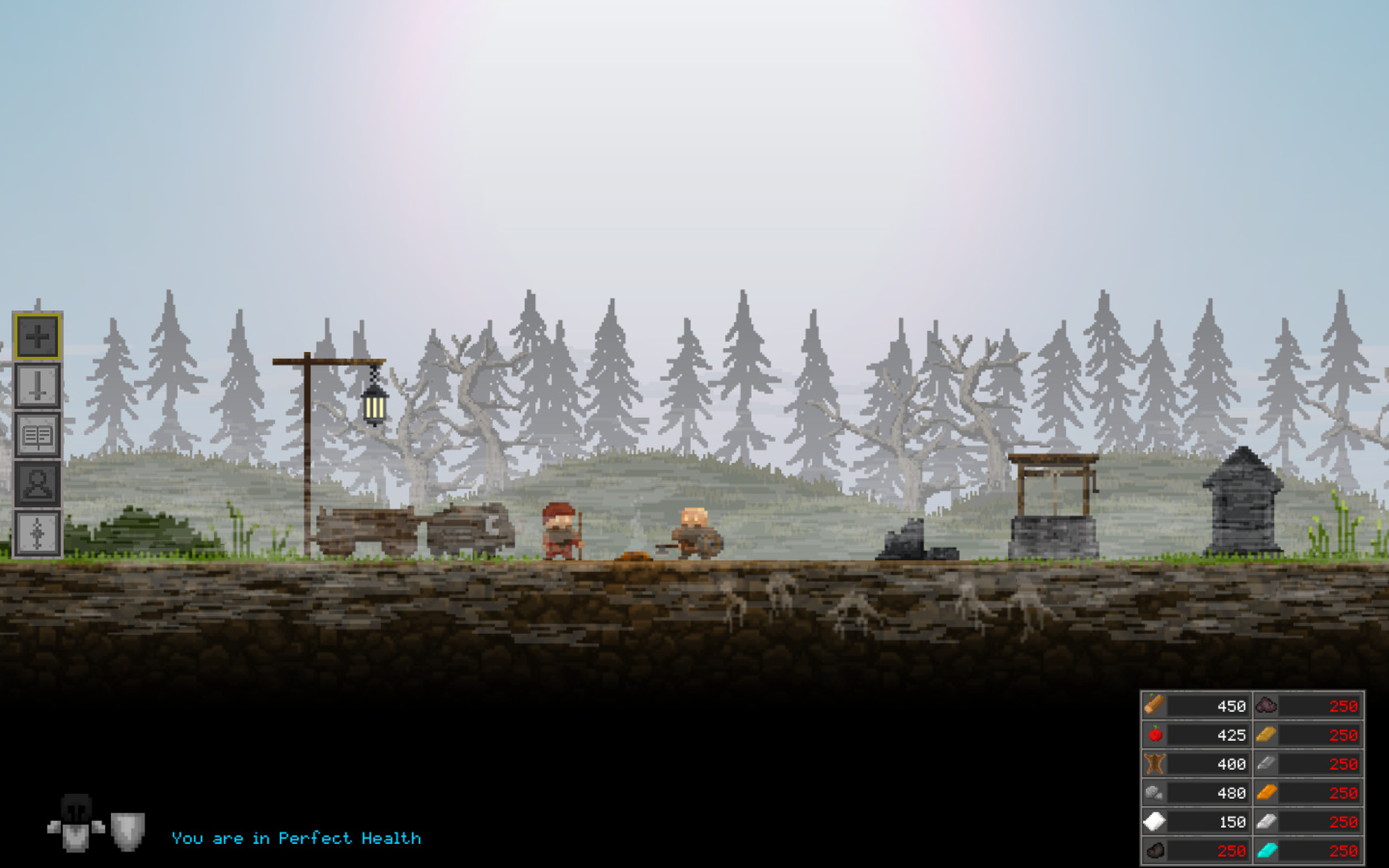Click the highlighted plus button at sidebar top

[x=36, y=338]
